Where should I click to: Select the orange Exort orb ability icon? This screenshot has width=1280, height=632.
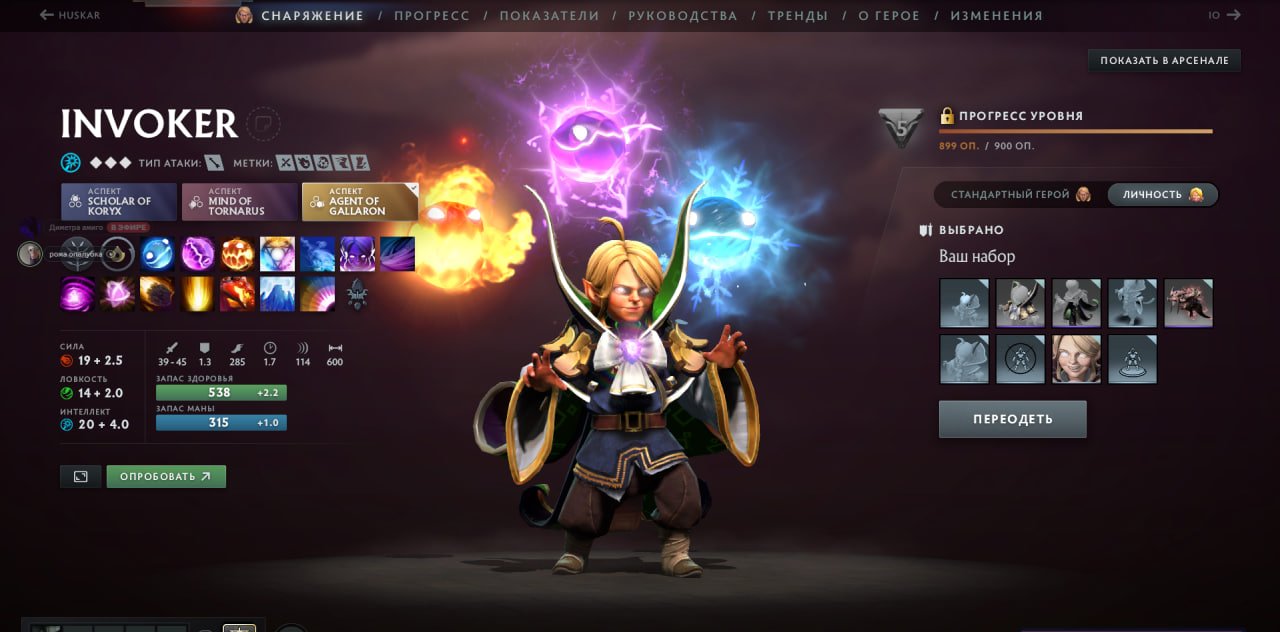(x=238, y=254)
